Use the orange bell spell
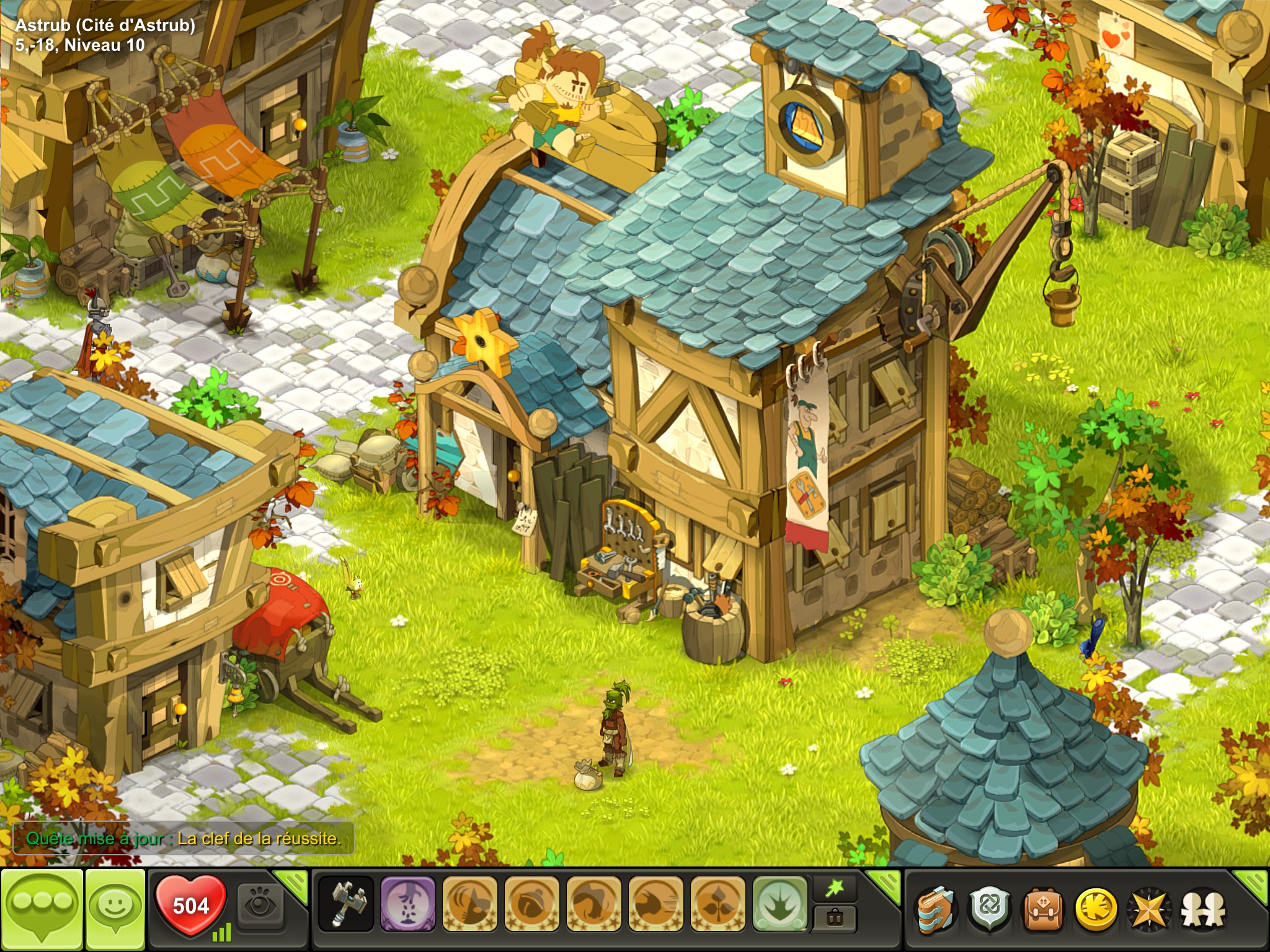The image size is (1270, 952). [531, 904]
